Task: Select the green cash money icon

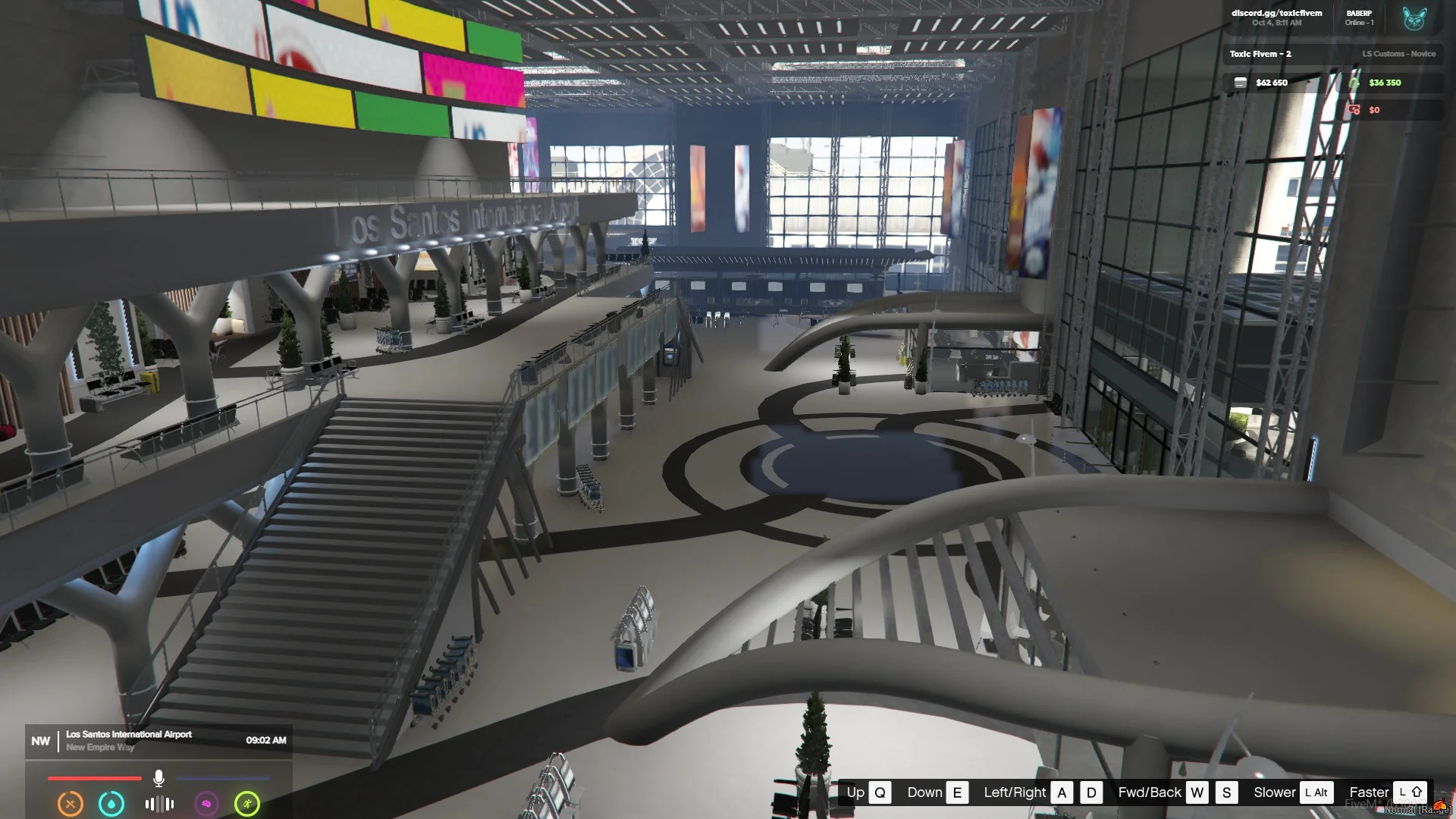Action: (x=1354, y=83)
